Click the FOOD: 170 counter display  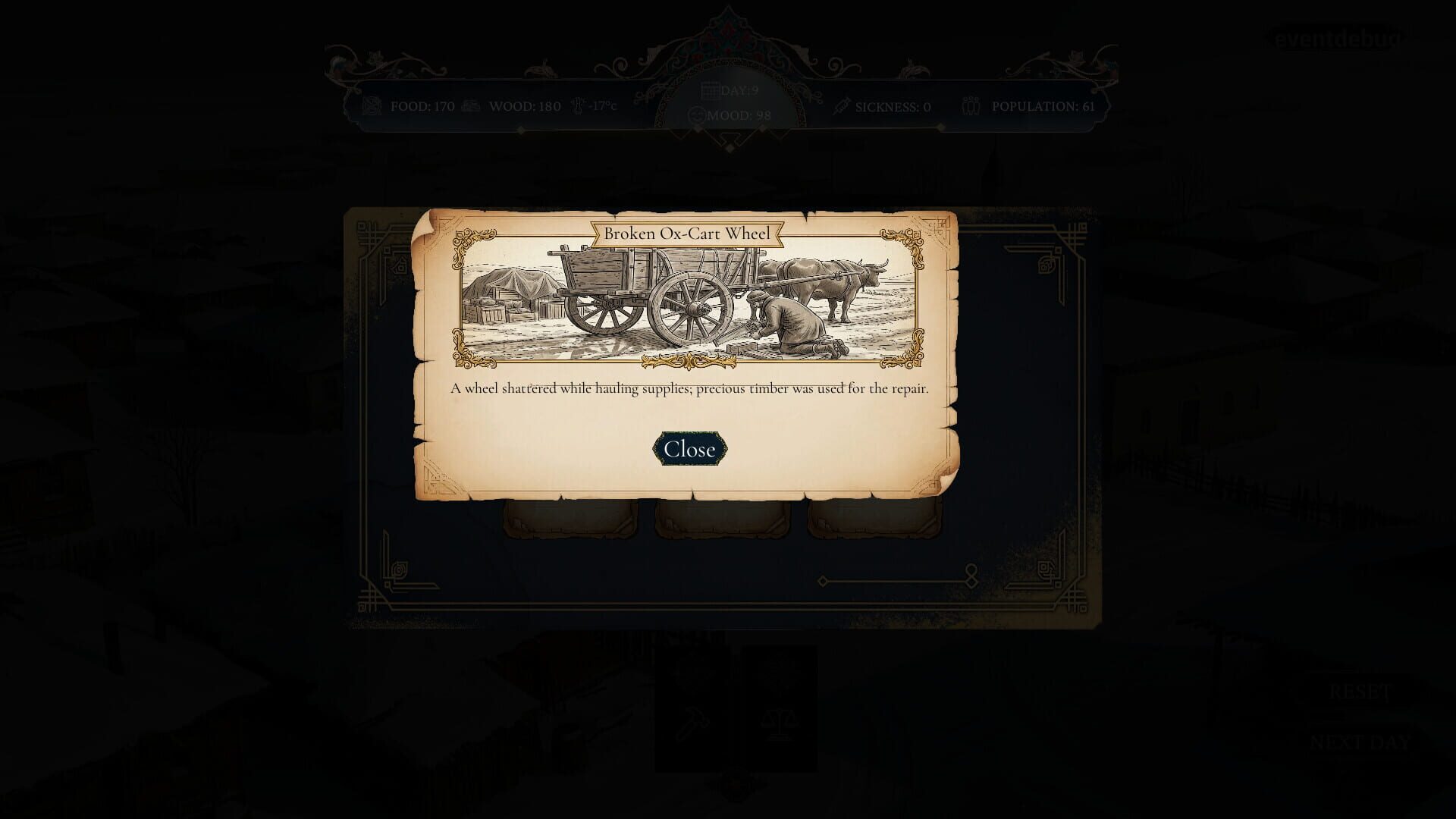(421, 106)
